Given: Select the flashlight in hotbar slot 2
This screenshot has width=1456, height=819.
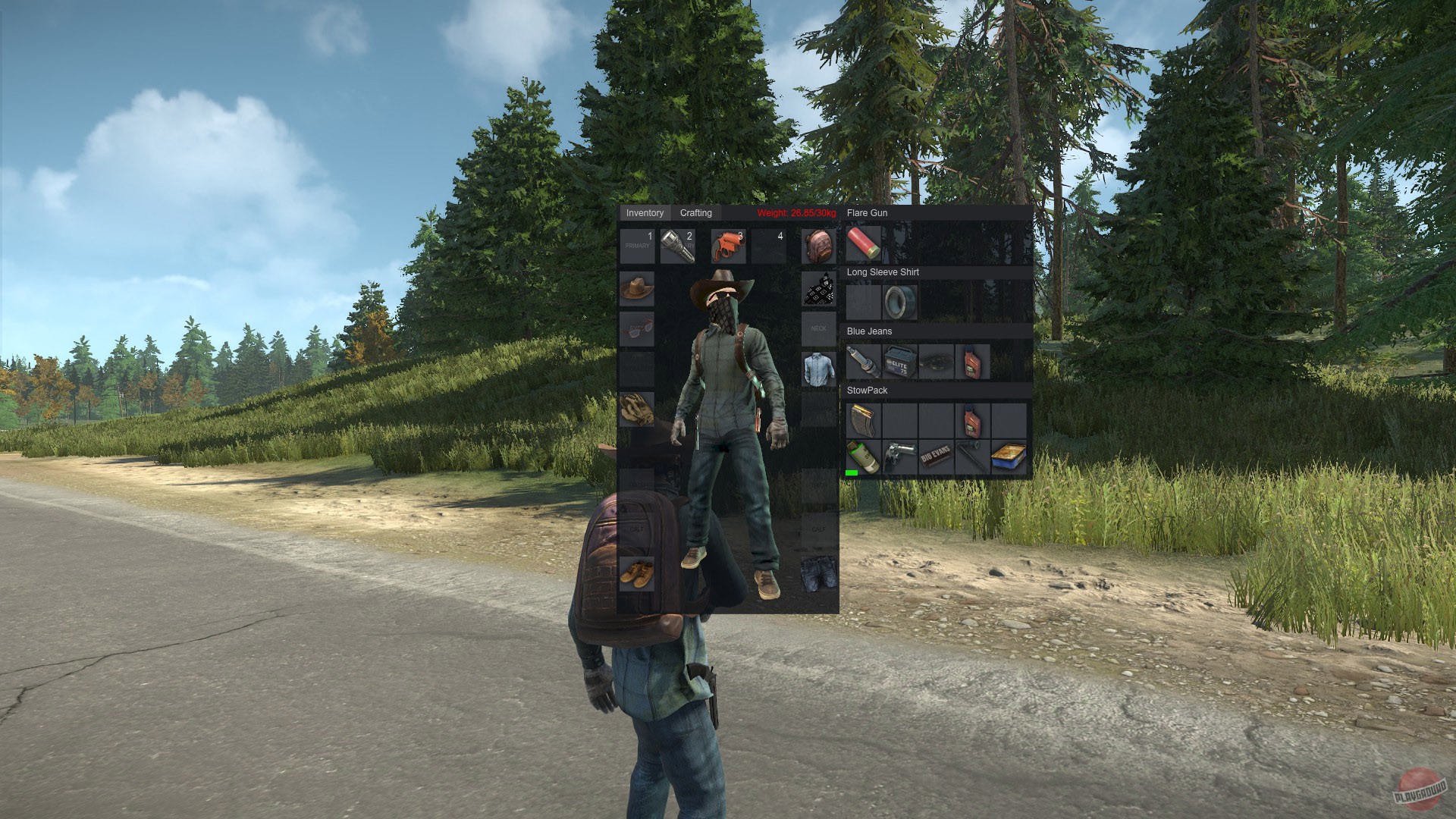Looking at the screenshot, I should [678, 246].
